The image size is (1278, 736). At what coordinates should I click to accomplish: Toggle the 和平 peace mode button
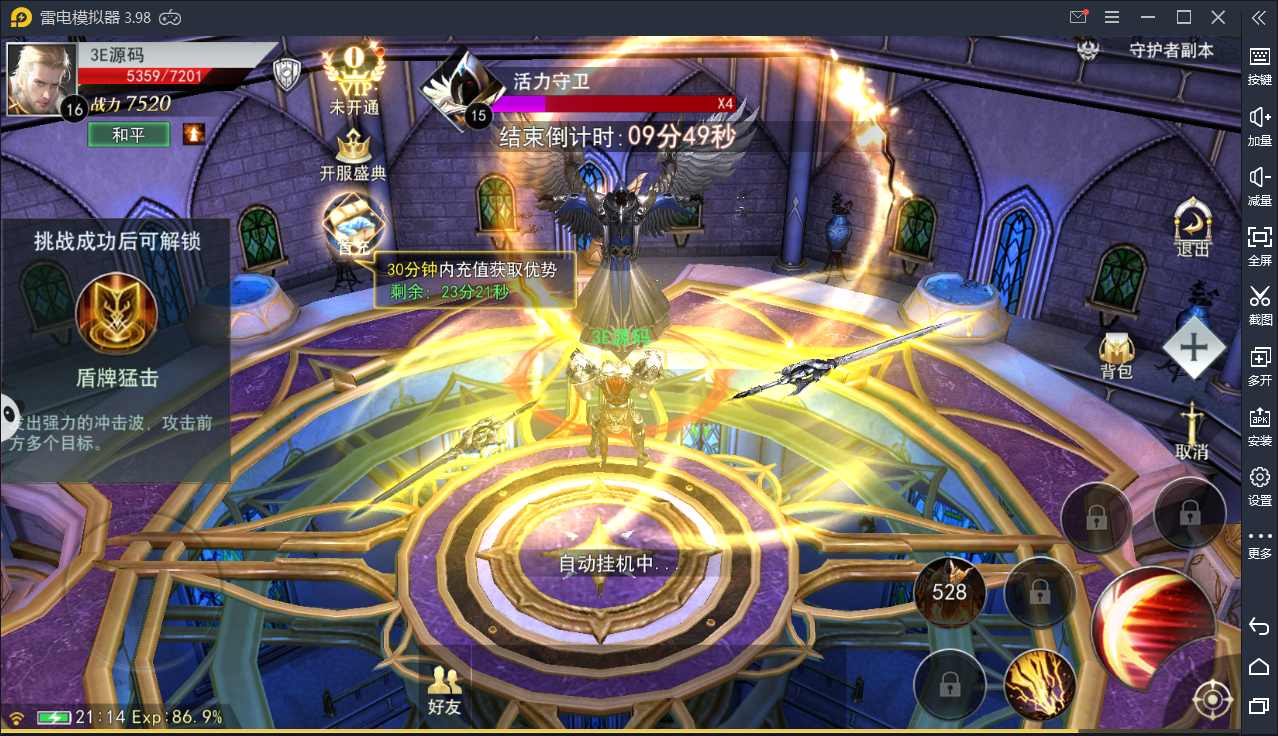tap(128, 135)
